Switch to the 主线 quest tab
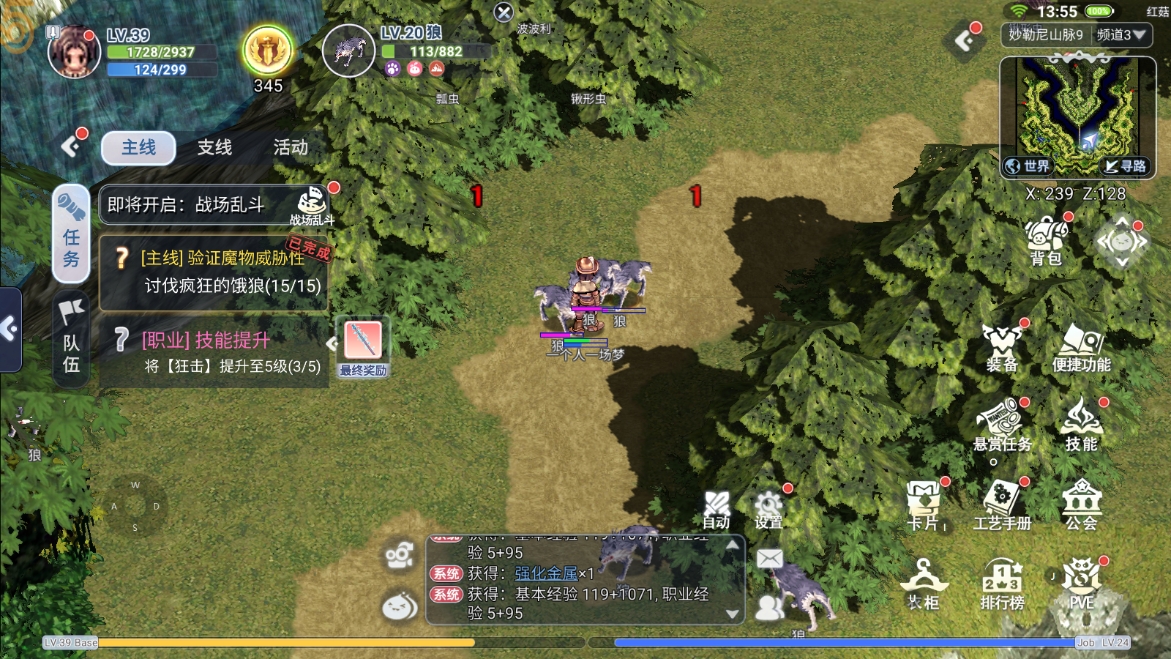The image size is (1171, 659). (139, 148)
